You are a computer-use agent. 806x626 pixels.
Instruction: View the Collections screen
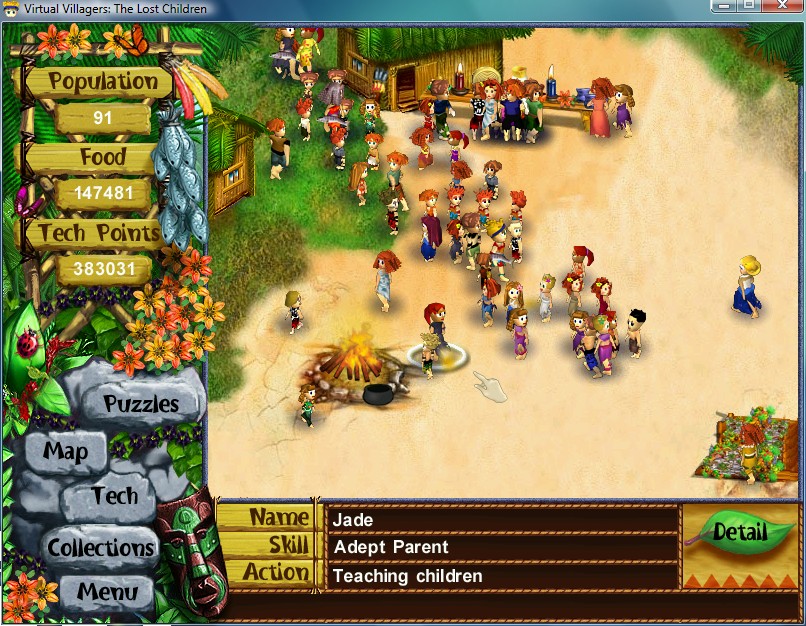click(x=101, y=548)
